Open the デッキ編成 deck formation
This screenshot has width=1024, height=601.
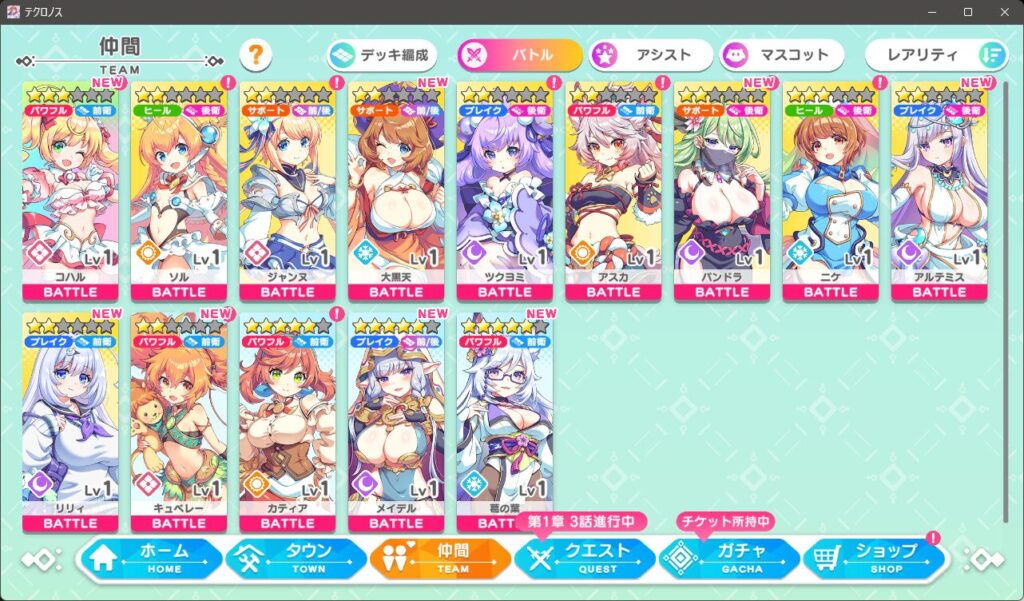tap(384, 55)
